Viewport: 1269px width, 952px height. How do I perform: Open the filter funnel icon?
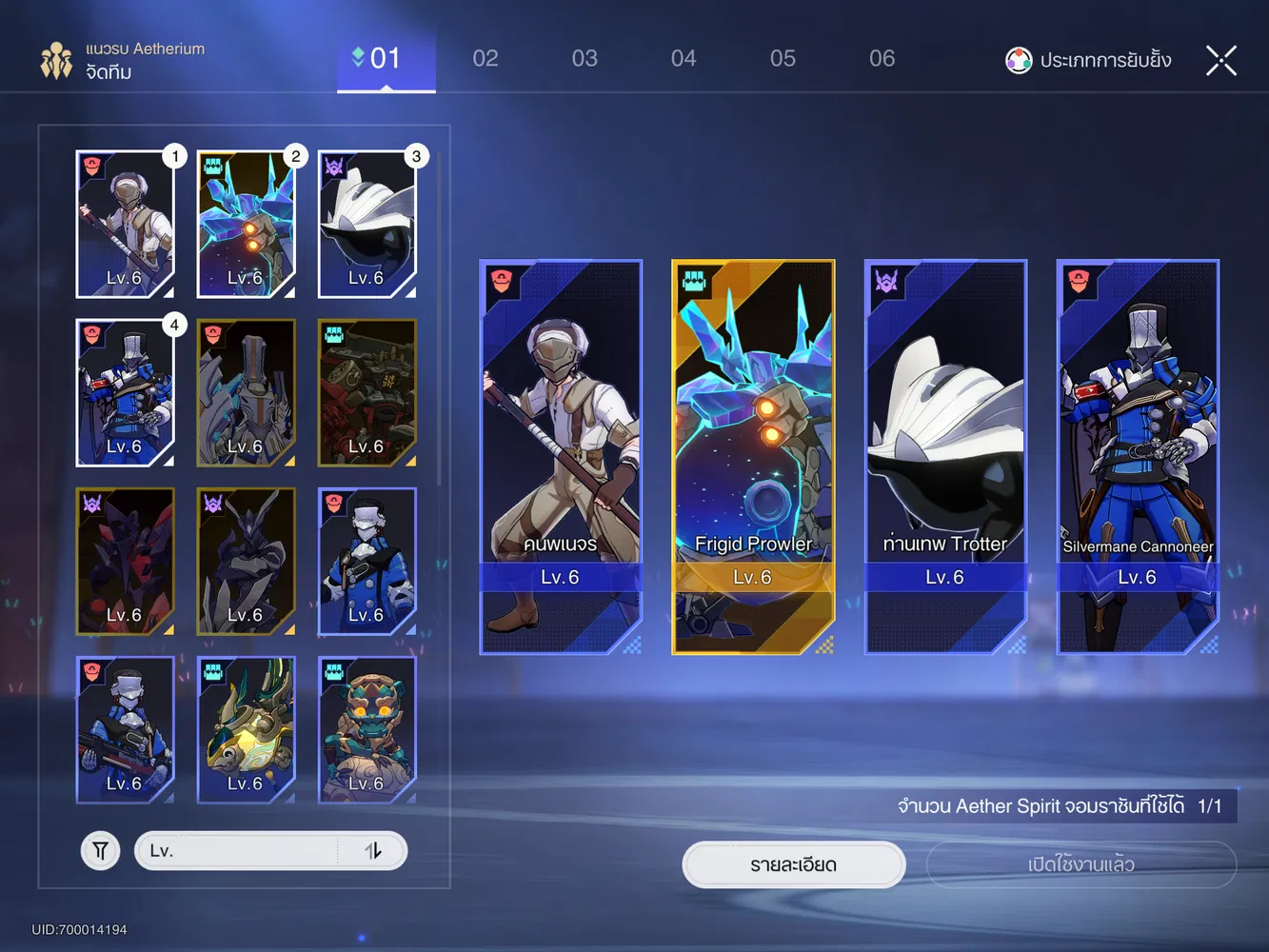[100, 850]
